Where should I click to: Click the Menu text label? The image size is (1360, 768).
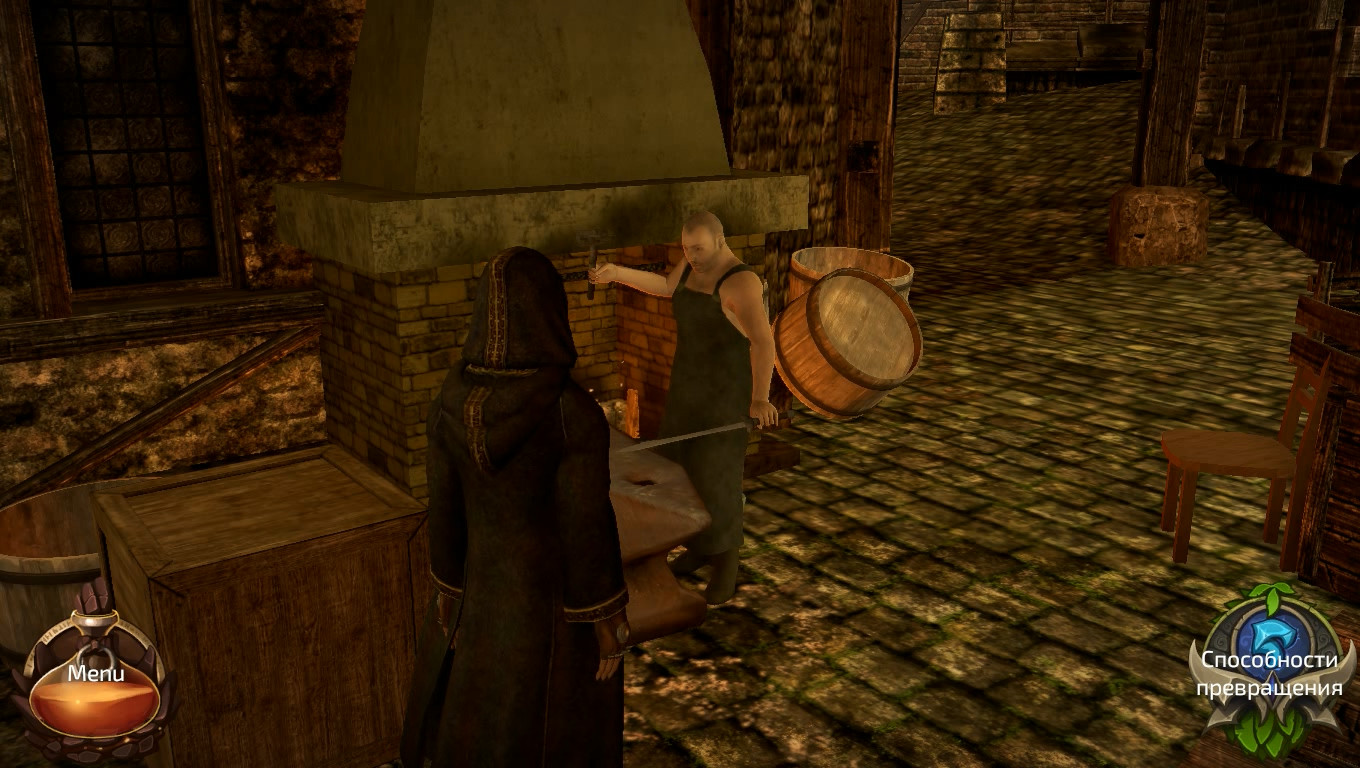pos(95,673)
